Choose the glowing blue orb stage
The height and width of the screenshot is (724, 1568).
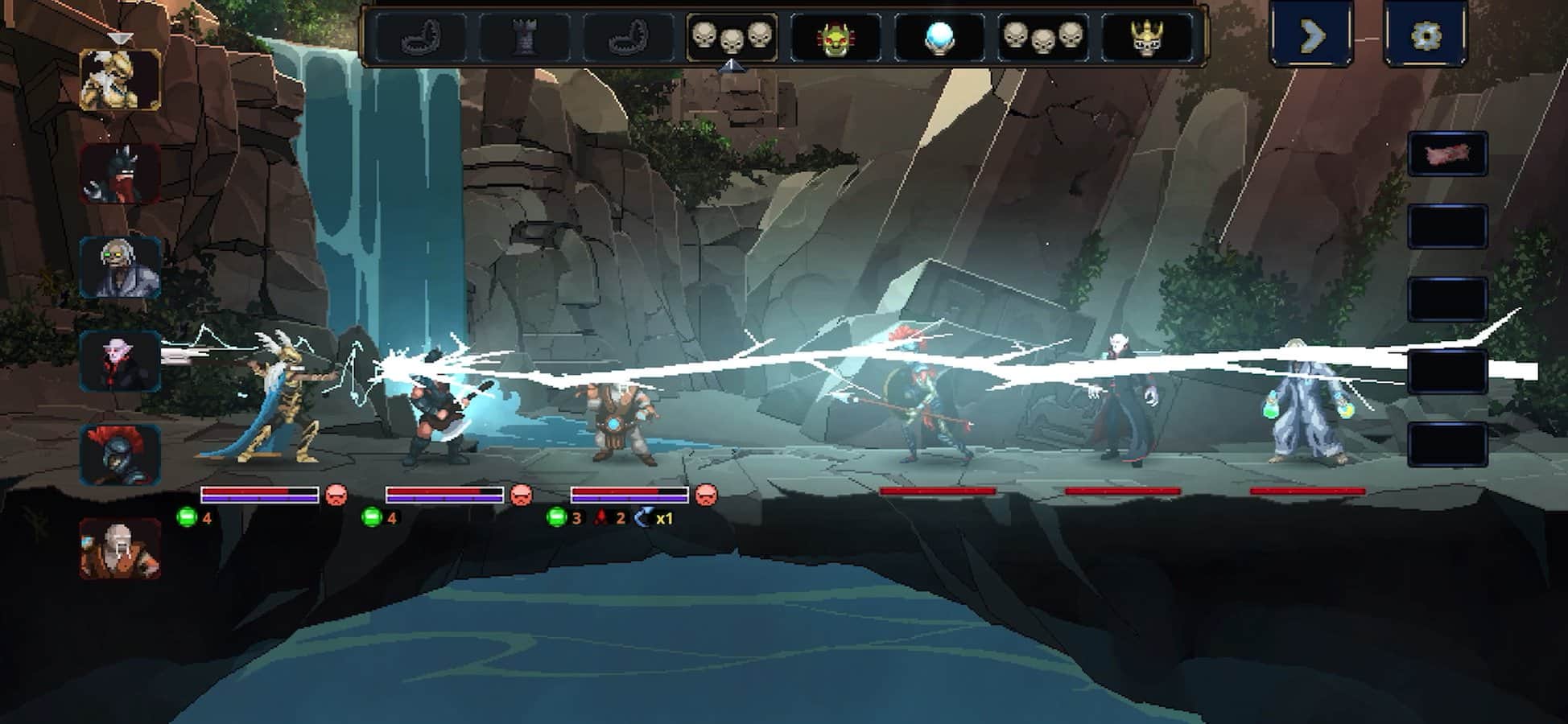[x=939, y=37]
